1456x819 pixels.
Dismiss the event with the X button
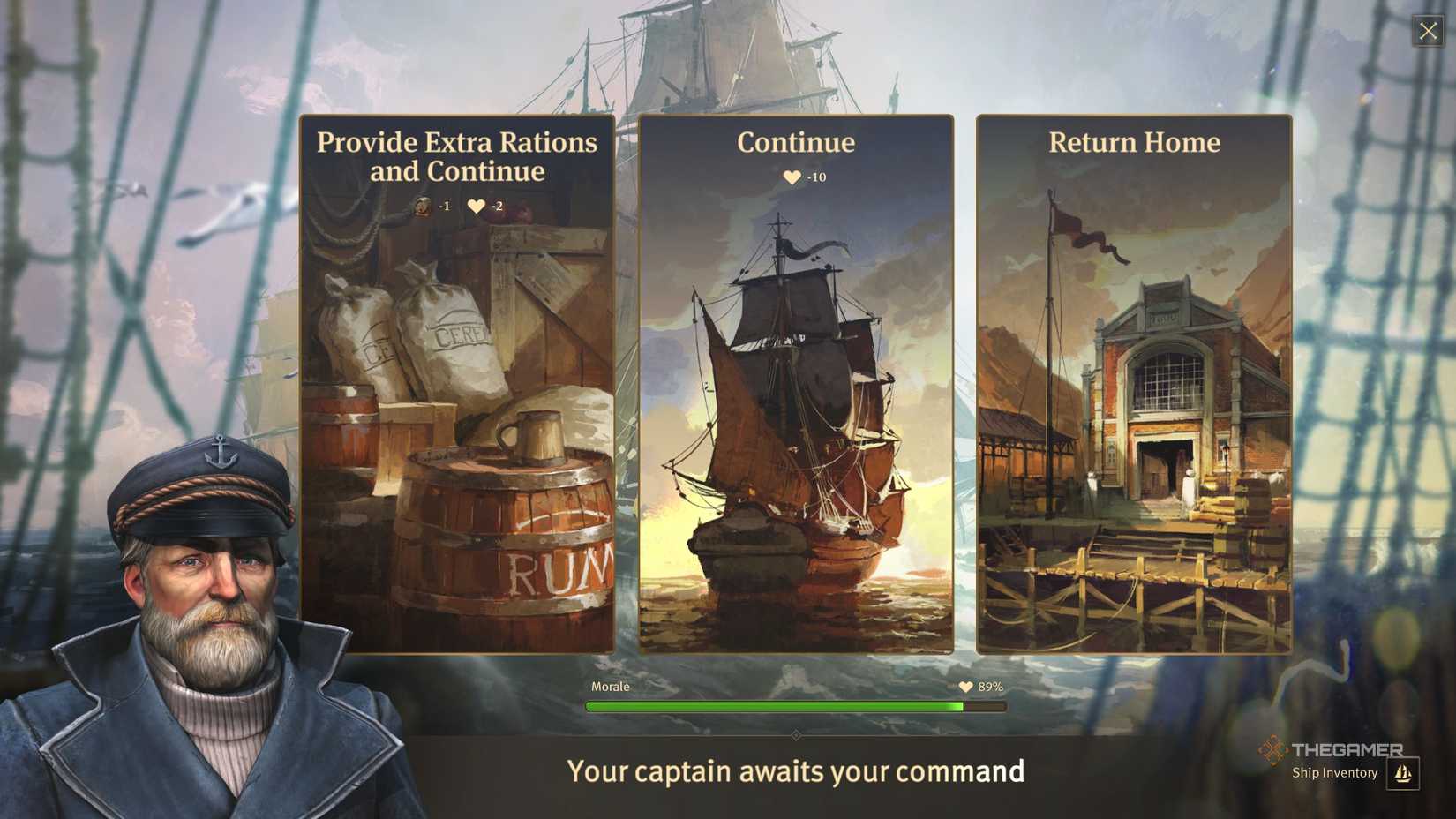1428,30
